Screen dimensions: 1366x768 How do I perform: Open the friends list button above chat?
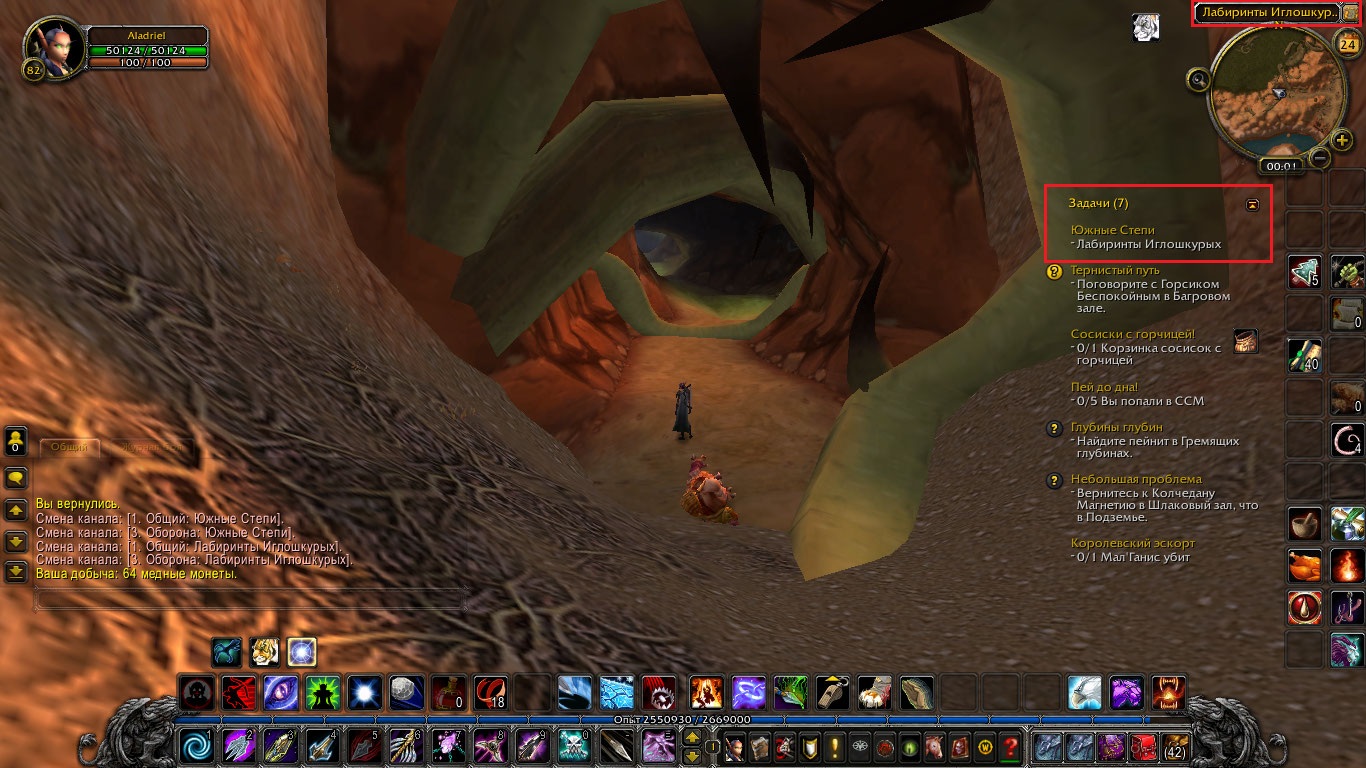pyautogui.click(x=16, y=441)
